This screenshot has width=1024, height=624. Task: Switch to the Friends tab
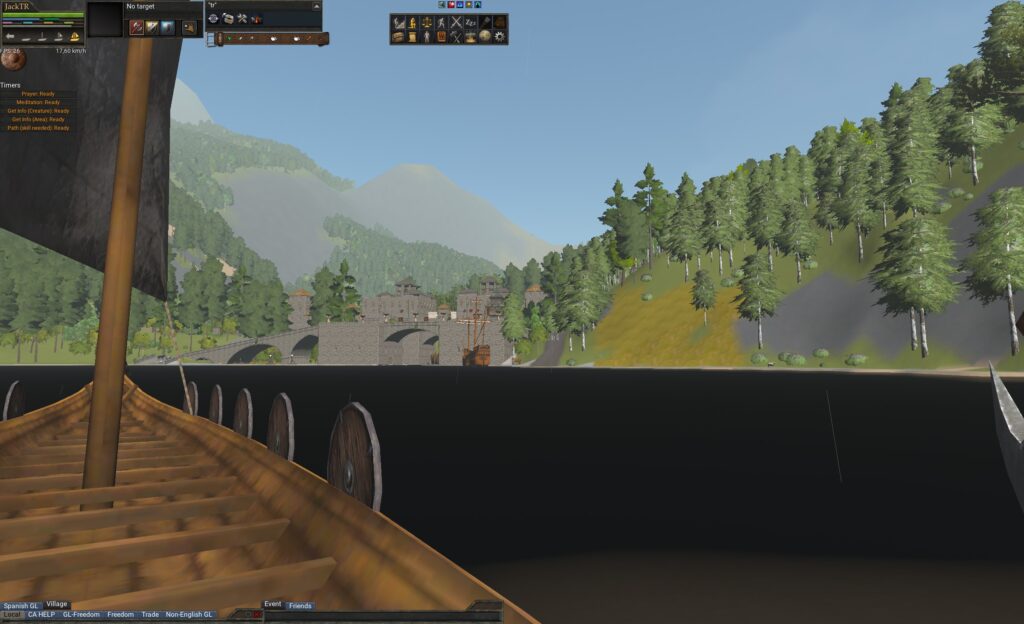pyautogui.click(x=300, y=605)
